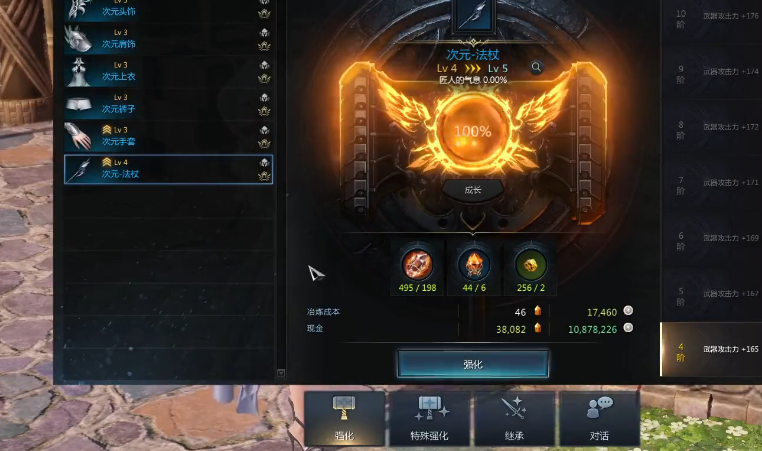Switch to the 特殊强化 special upgrade tab
762x451 pixels.
(430, 417)
